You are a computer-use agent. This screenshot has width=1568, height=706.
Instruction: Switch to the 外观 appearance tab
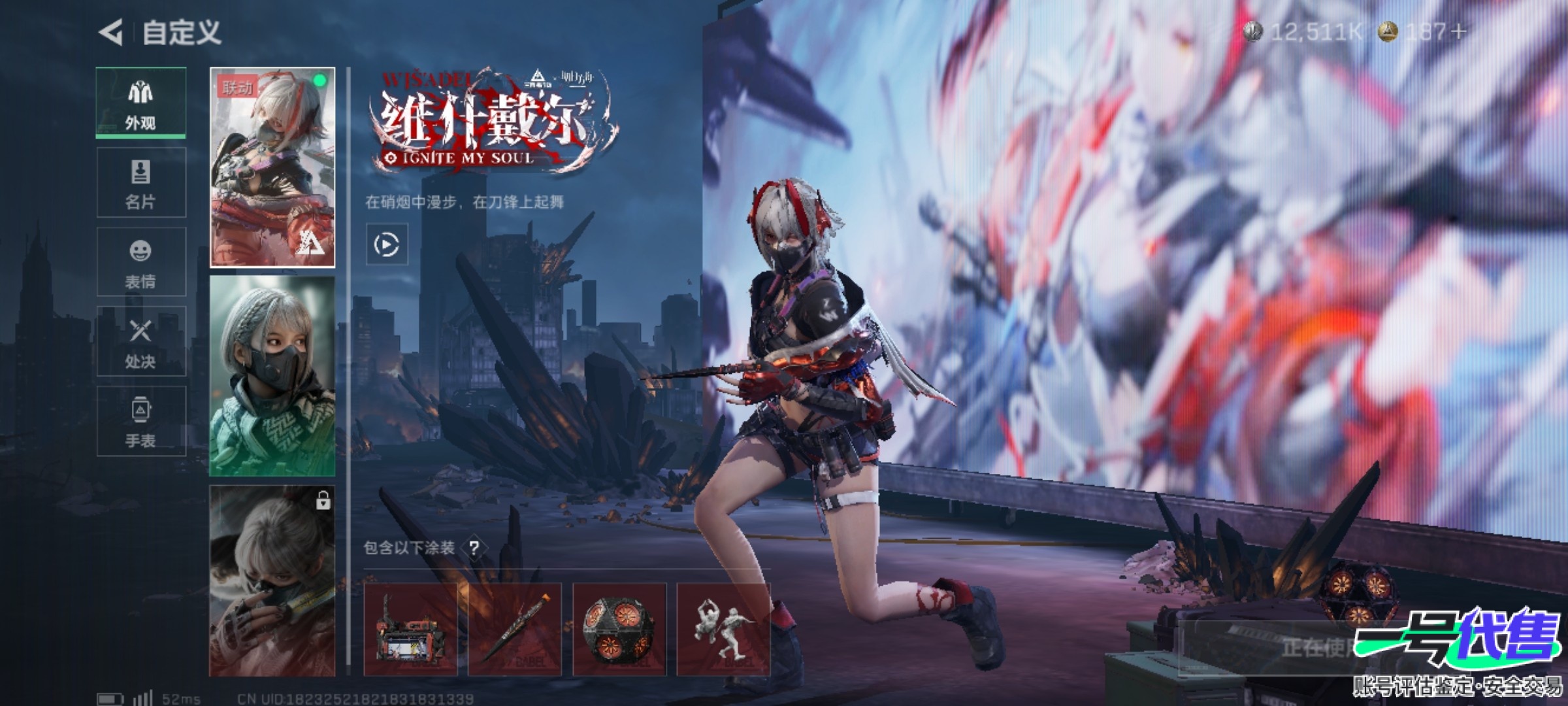point(140,103)
